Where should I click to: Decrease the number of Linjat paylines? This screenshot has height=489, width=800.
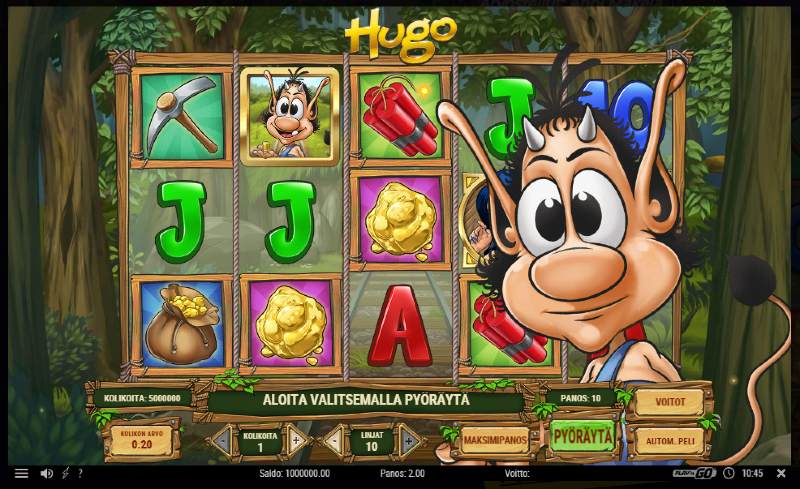pyautogui.click(x=333, y=440)
